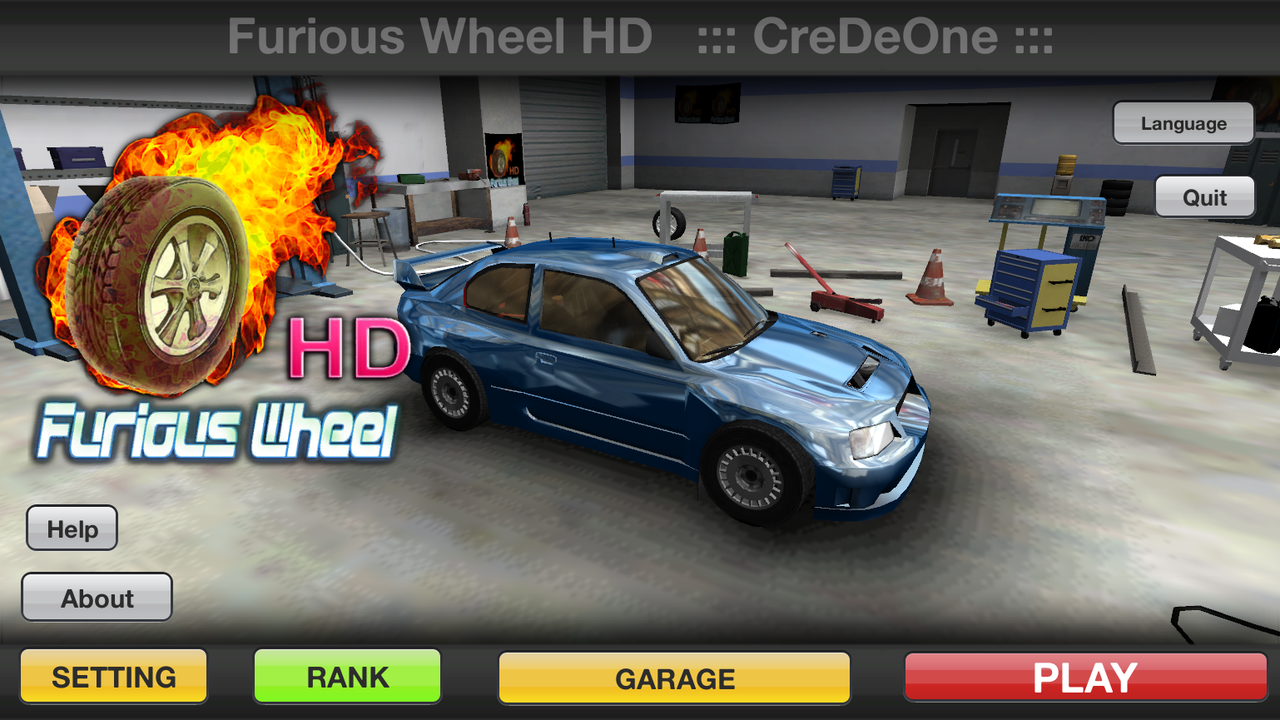This screenshot has width=1280, height=720.
Task: Open the Help screen
Action: point(71,528)
